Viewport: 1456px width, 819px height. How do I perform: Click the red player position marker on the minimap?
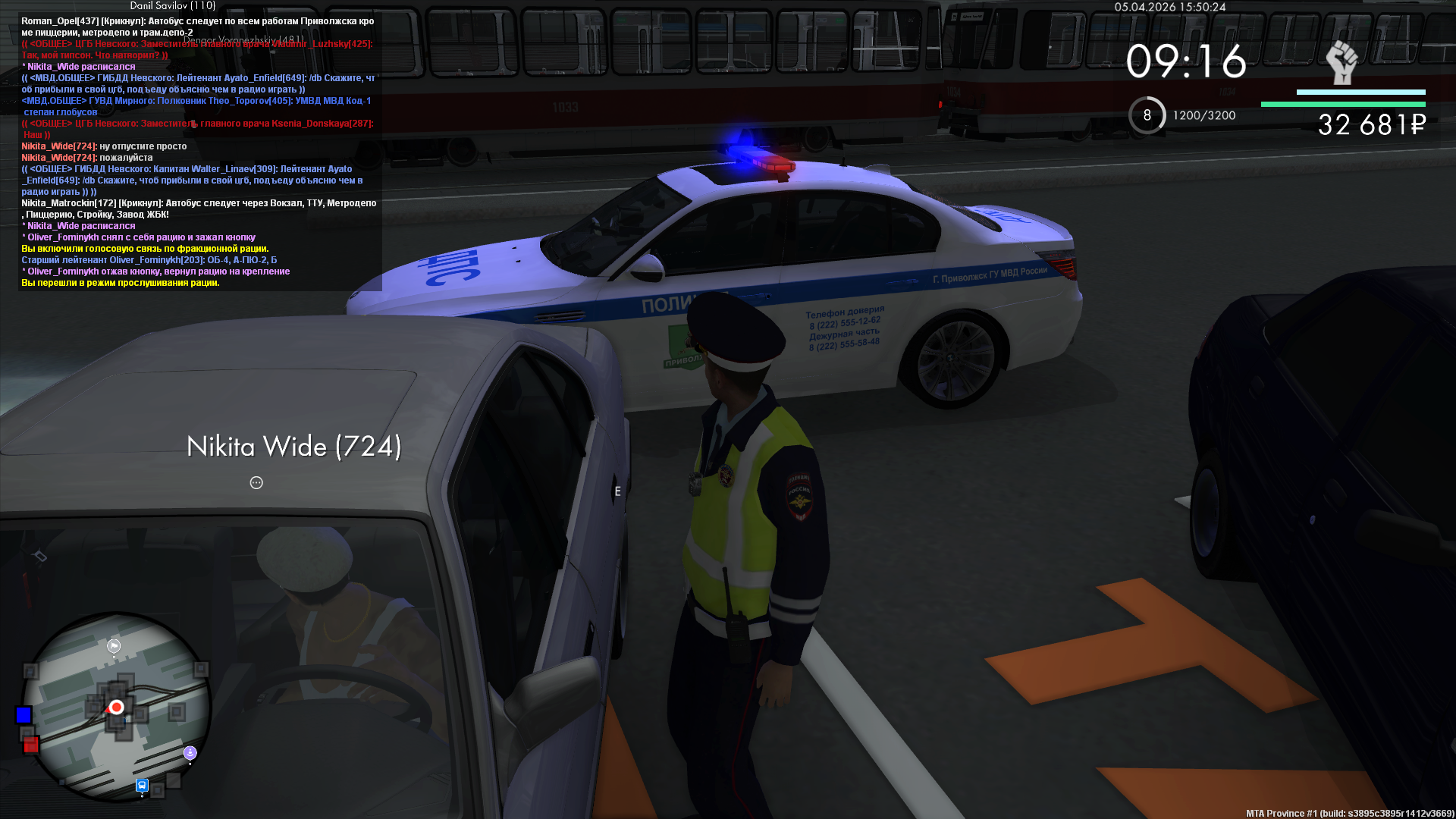(116, 707)
